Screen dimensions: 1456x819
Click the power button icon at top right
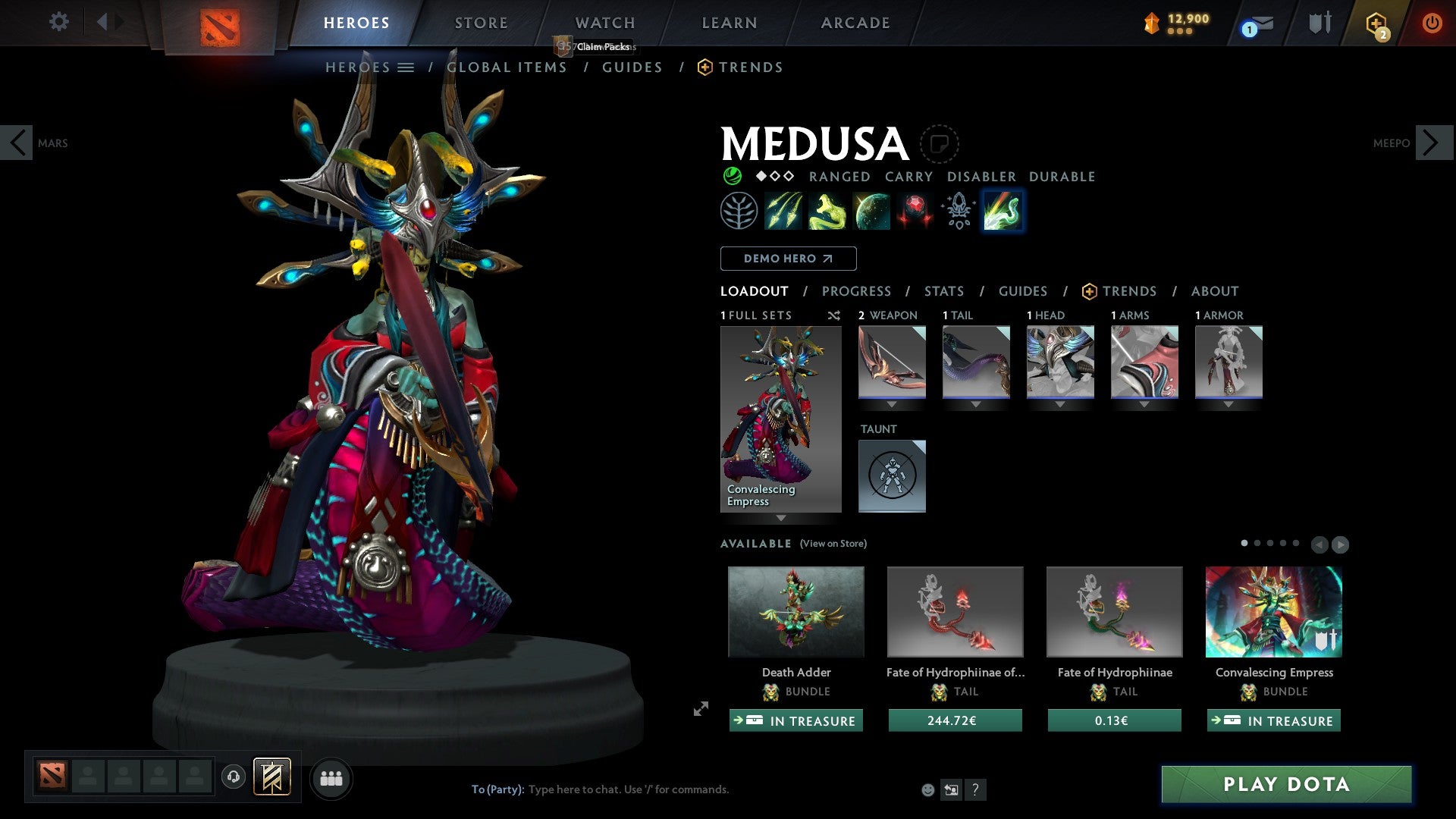tap(1432, 21)
